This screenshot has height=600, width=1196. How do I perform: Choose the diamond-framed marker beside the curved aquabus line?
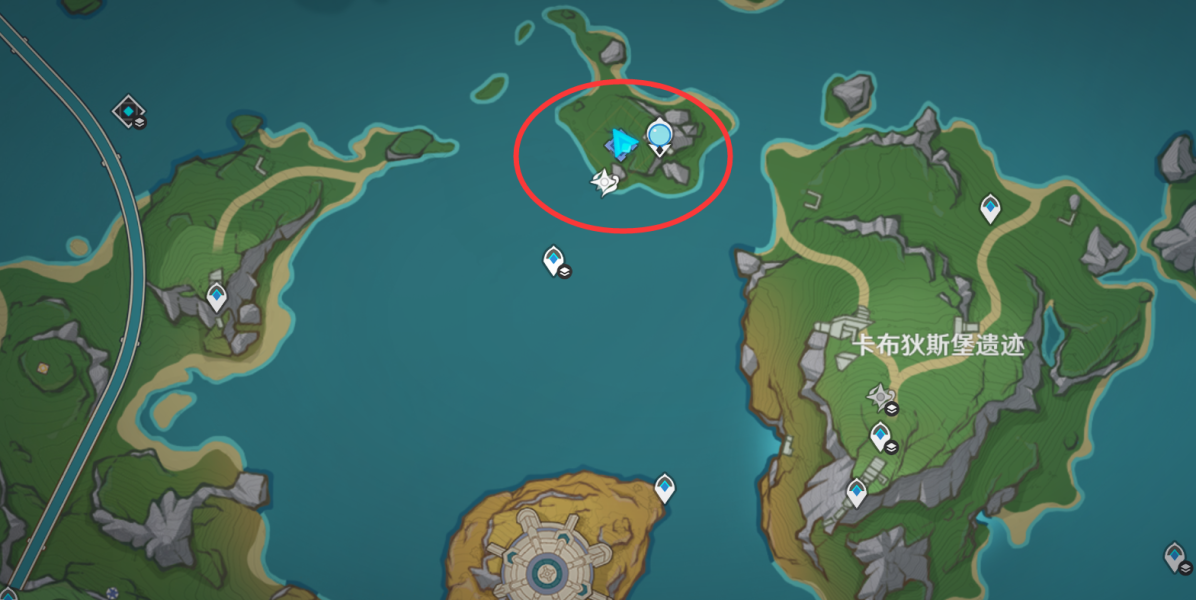(x=129, y=110)
